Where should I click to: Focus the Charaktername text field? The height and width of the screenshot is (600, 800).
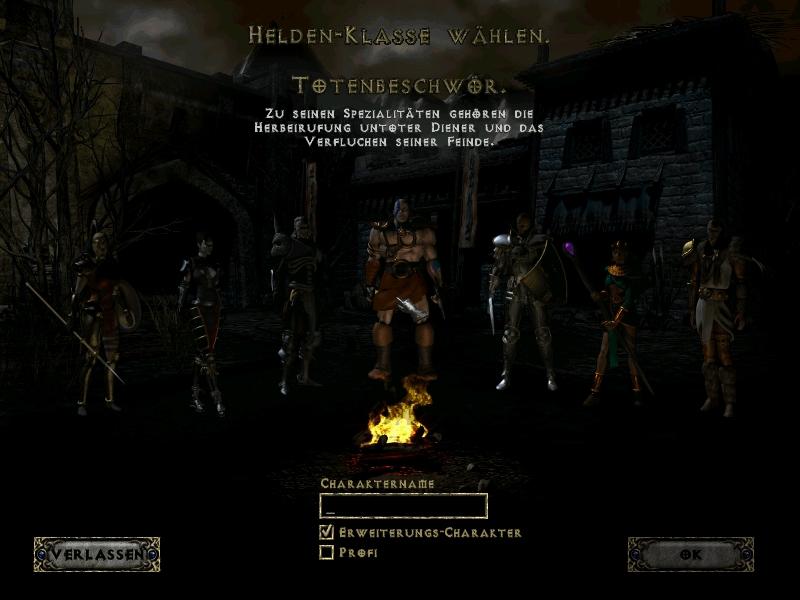[403, 505]
